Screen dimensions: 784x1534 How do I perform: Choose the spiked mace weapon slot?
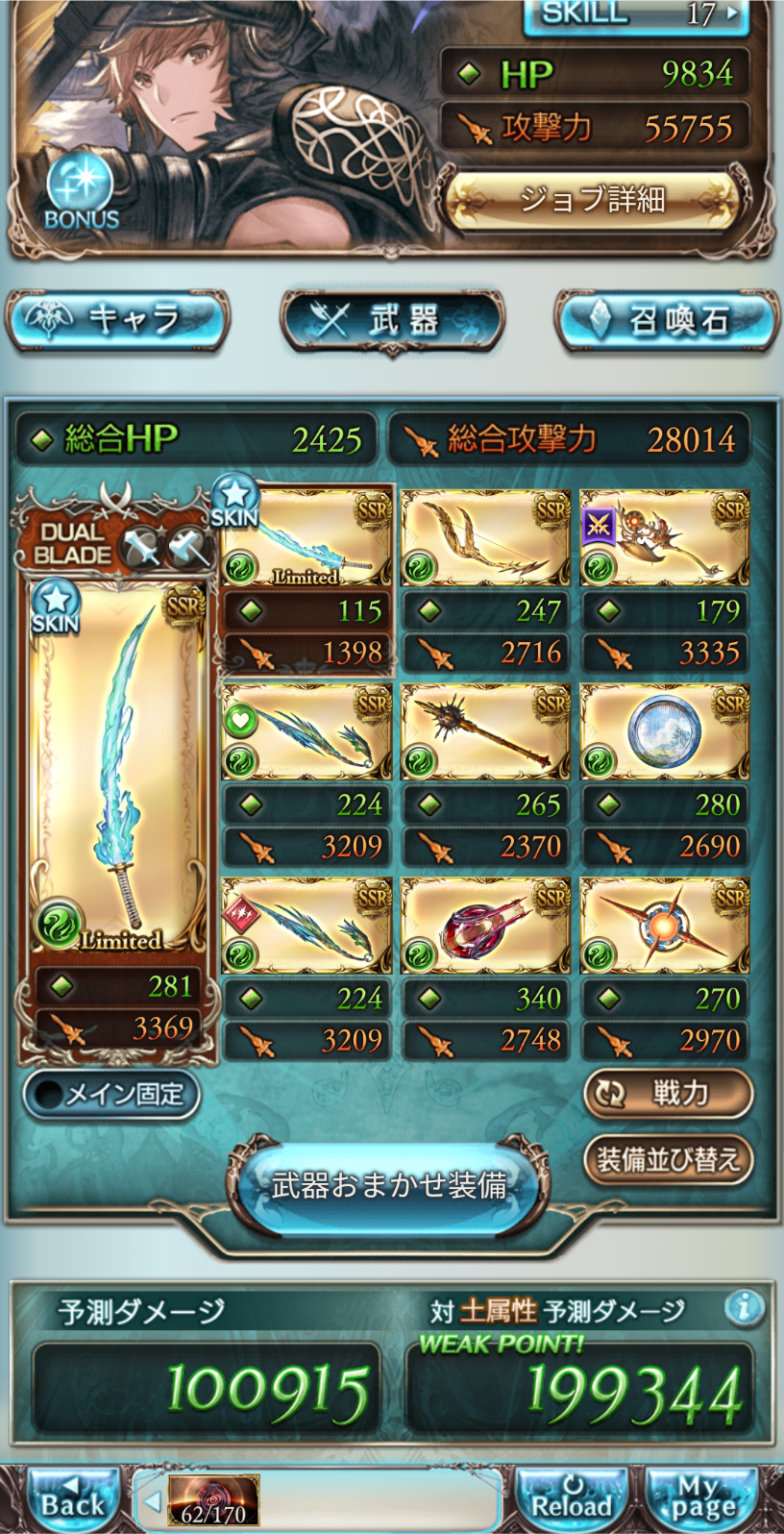click(485, 732)
